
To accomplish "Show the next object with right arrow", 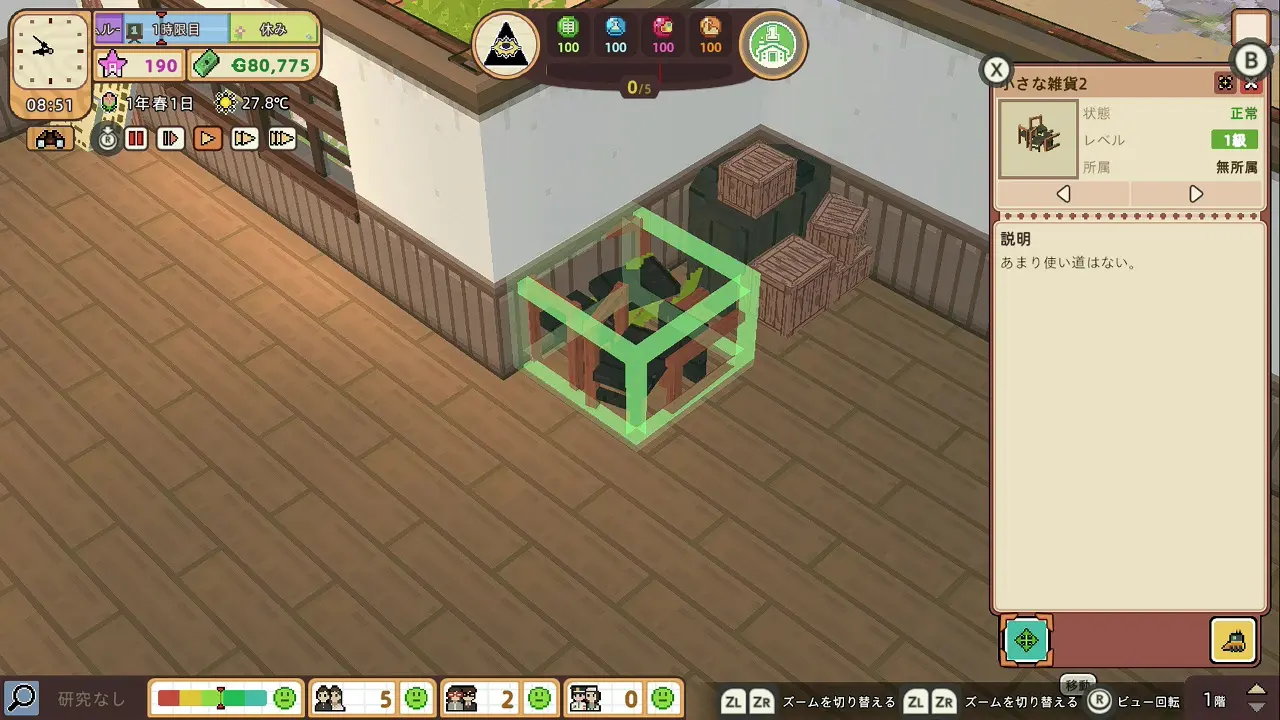I will tap(1196, 194).
